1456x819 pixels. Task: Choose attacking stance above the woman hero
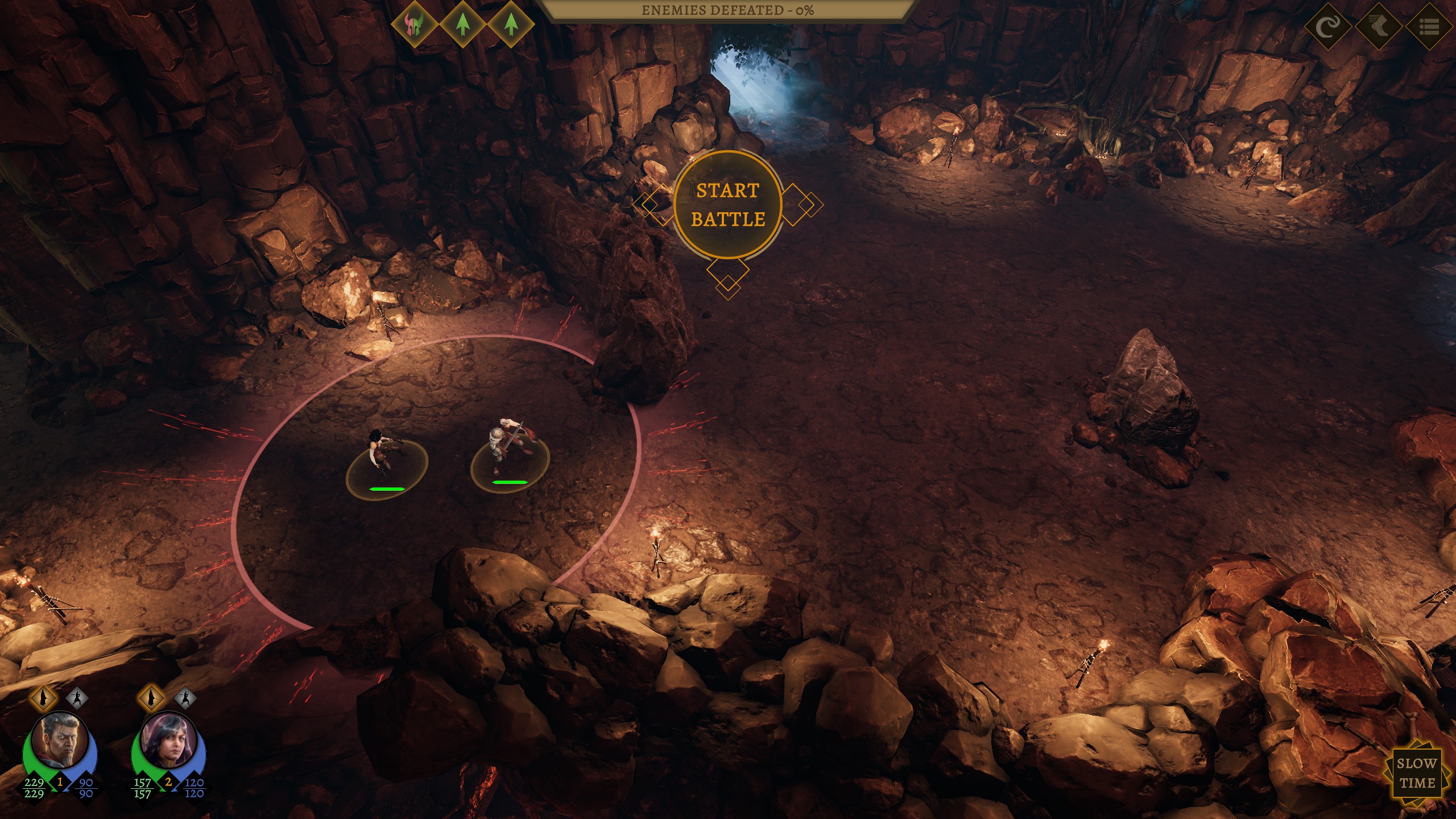[185, 697]
